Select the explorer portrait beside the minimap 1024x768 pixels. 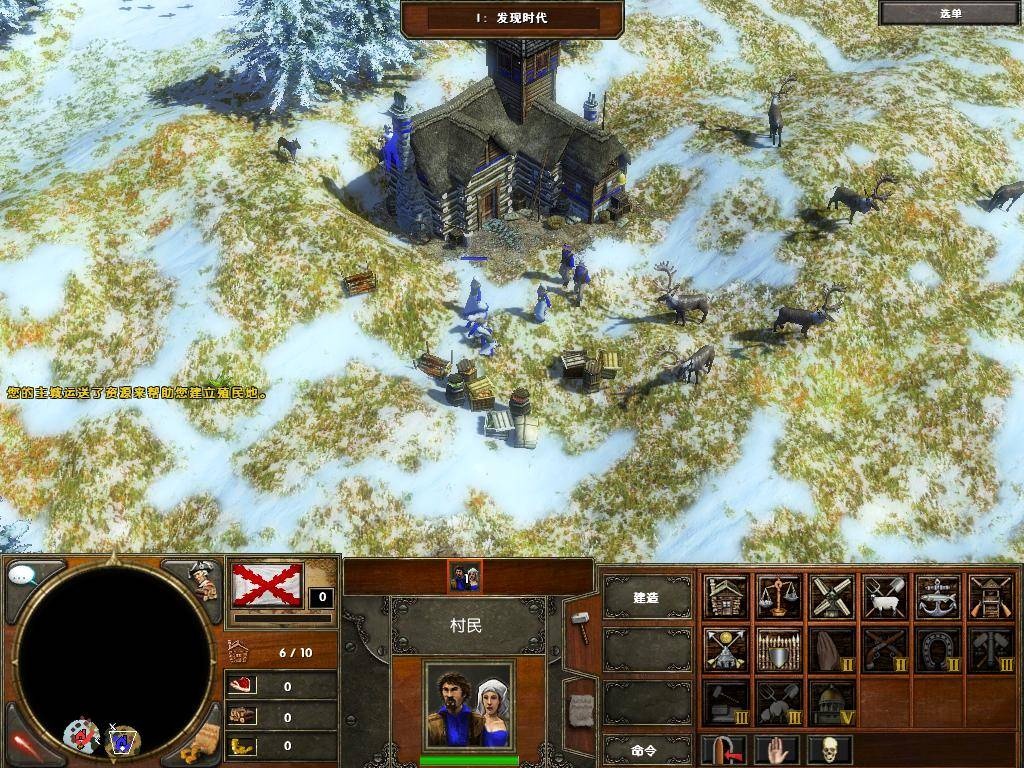(x=204, y=579)
